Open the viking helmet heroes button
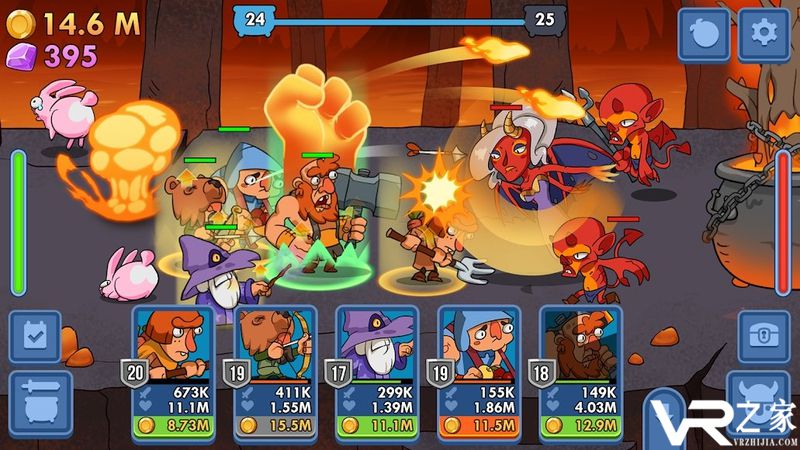800x450 pixels. (764, 397)
